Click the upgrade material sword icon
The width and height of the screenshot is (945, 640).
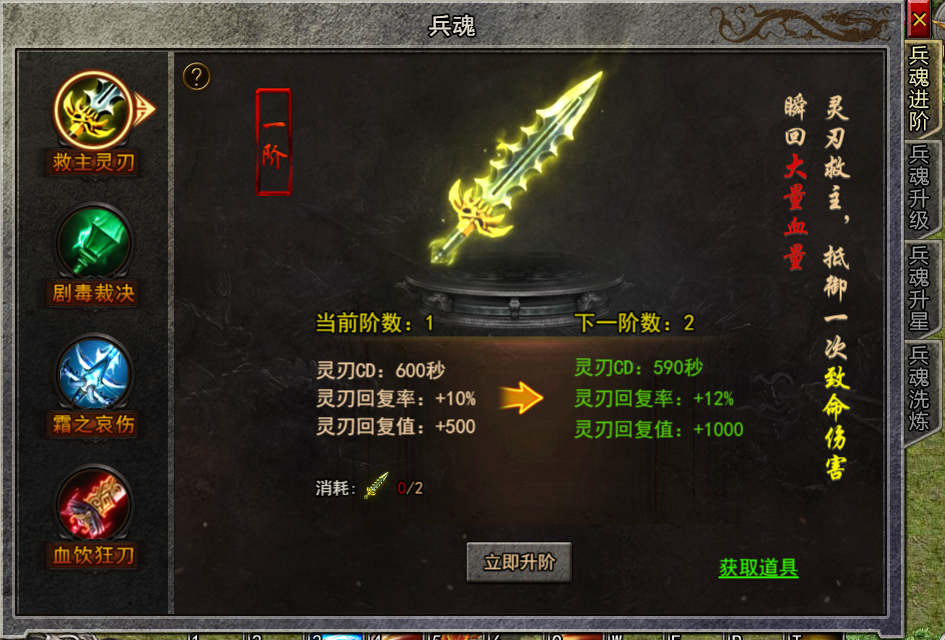377,487
